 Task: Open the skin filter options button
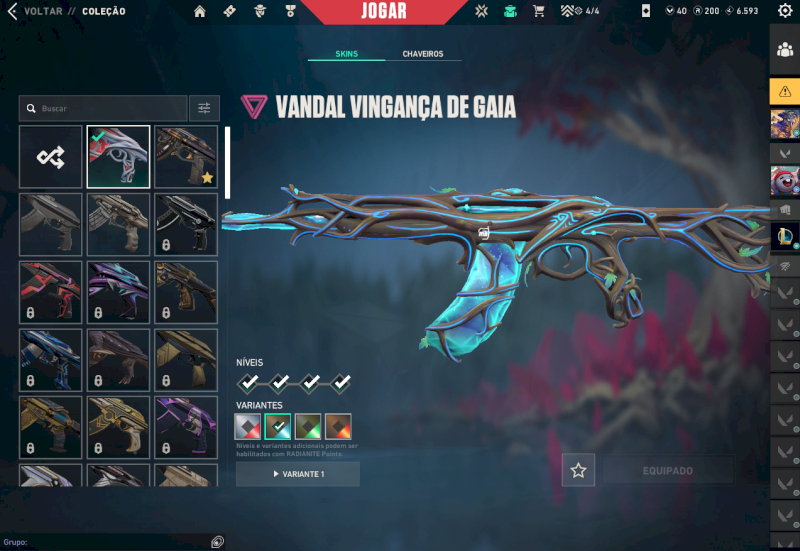click(203, 108)
